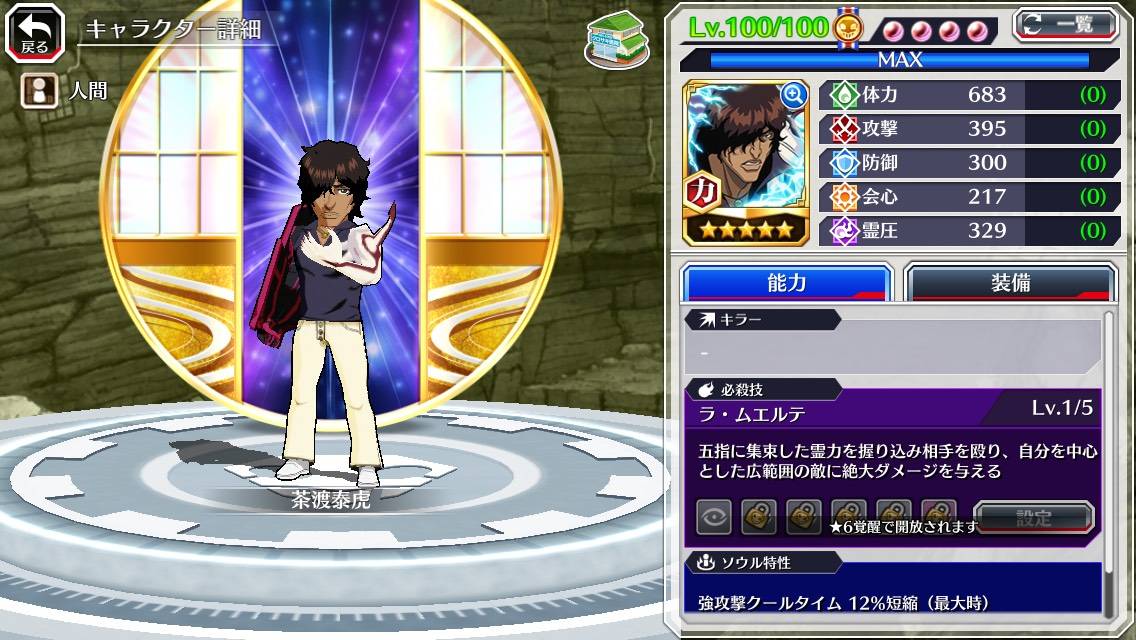Click the ability panel scrollbar
The image size is (1136, 640).
1108,460
